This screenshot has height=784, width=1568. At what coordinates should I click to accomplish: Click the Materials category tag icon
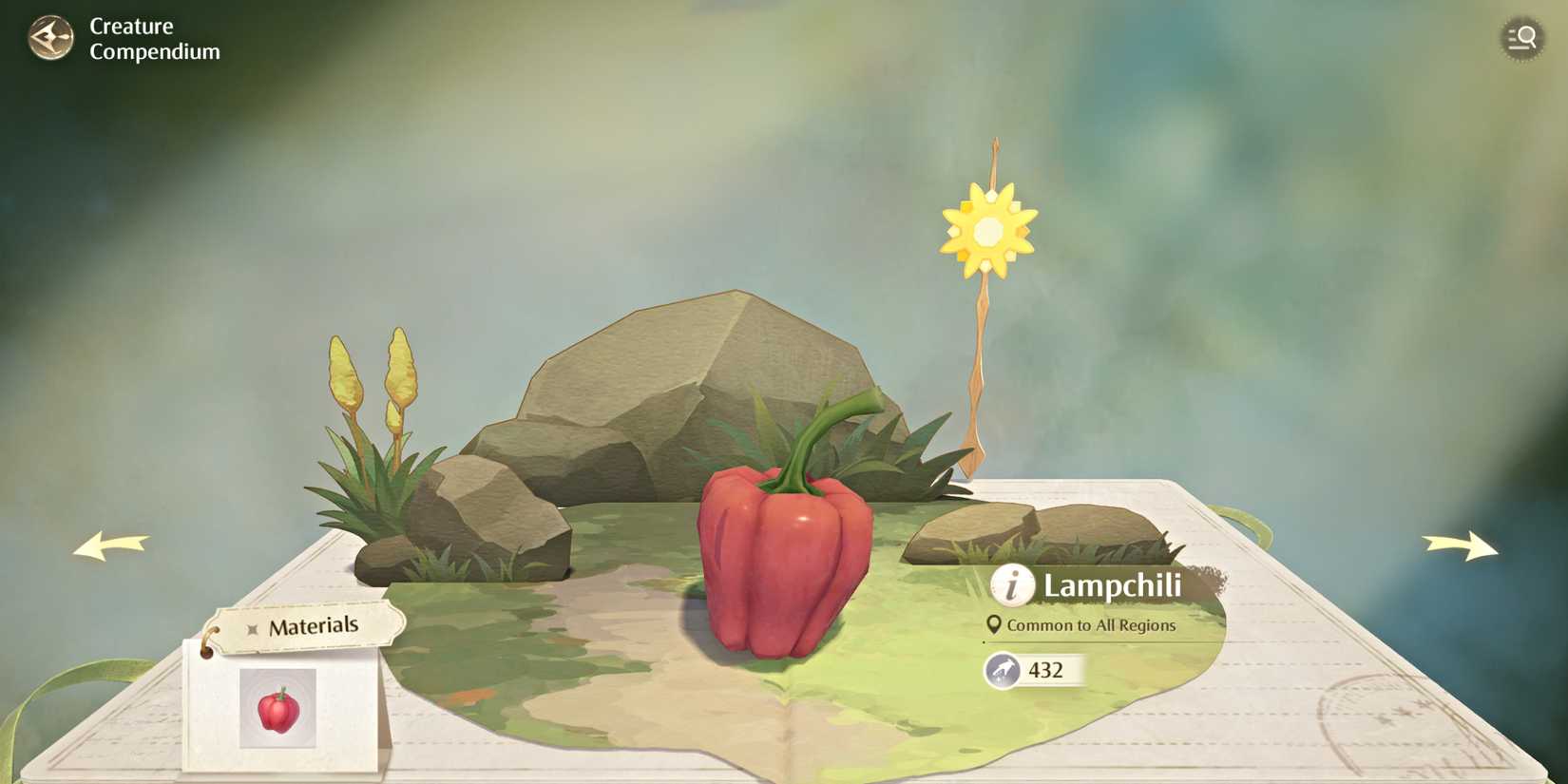[x=251, y=626]
